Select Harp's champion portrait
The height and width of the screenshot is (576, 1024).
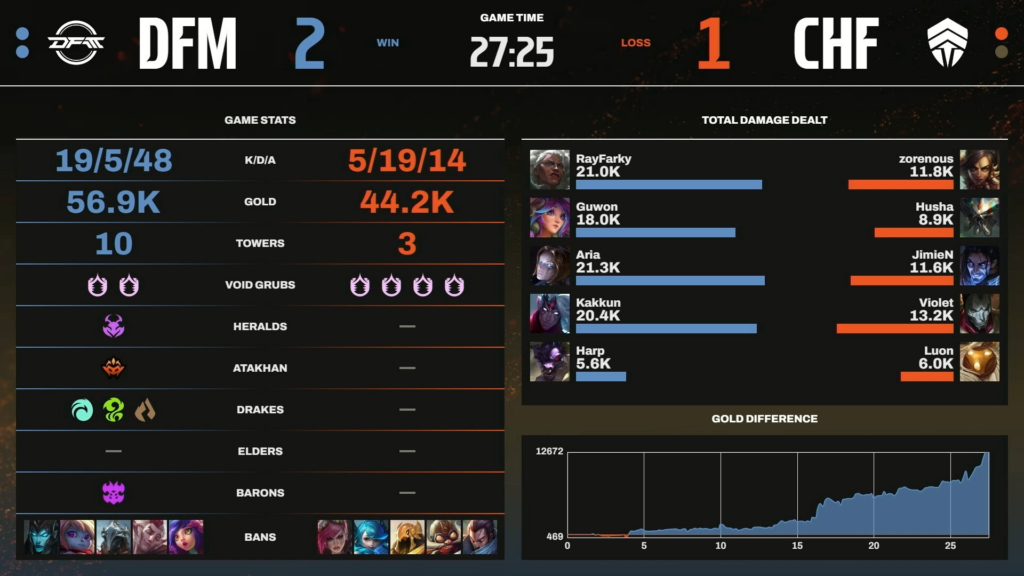(x=549, y=361)
